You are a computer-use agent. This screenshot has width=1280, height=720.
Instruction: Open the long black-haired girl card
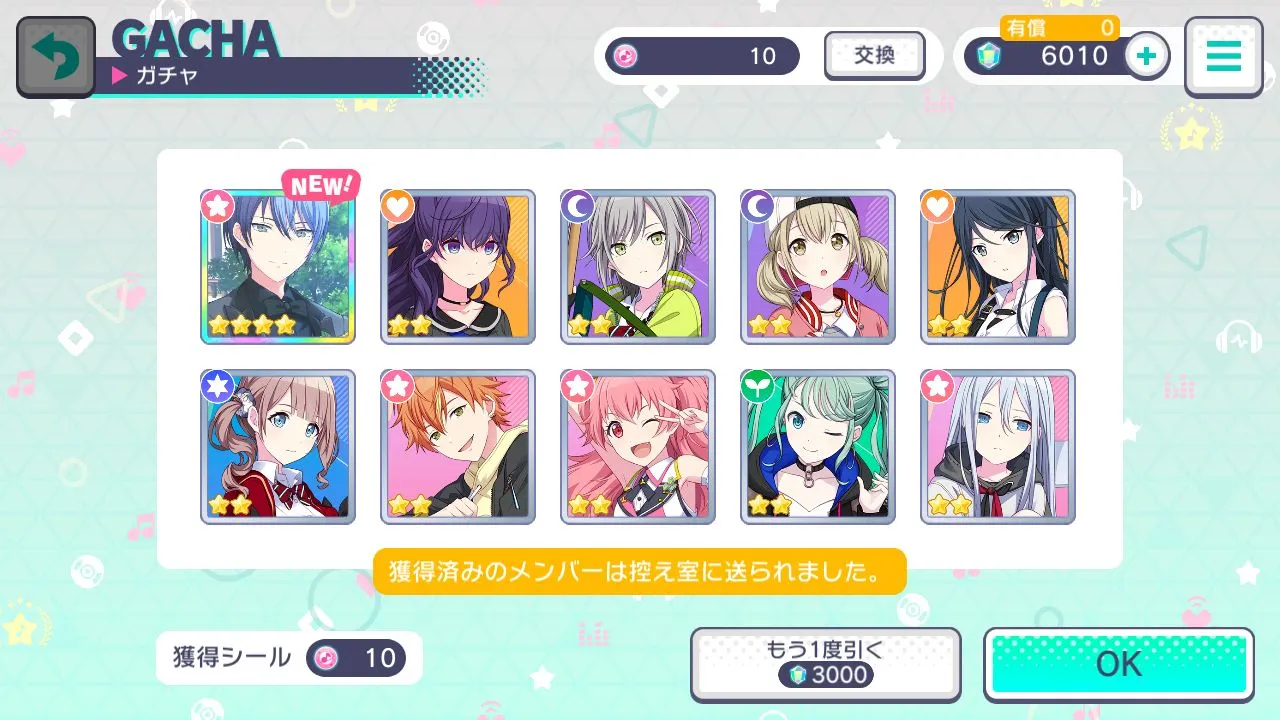coord(998,267)
